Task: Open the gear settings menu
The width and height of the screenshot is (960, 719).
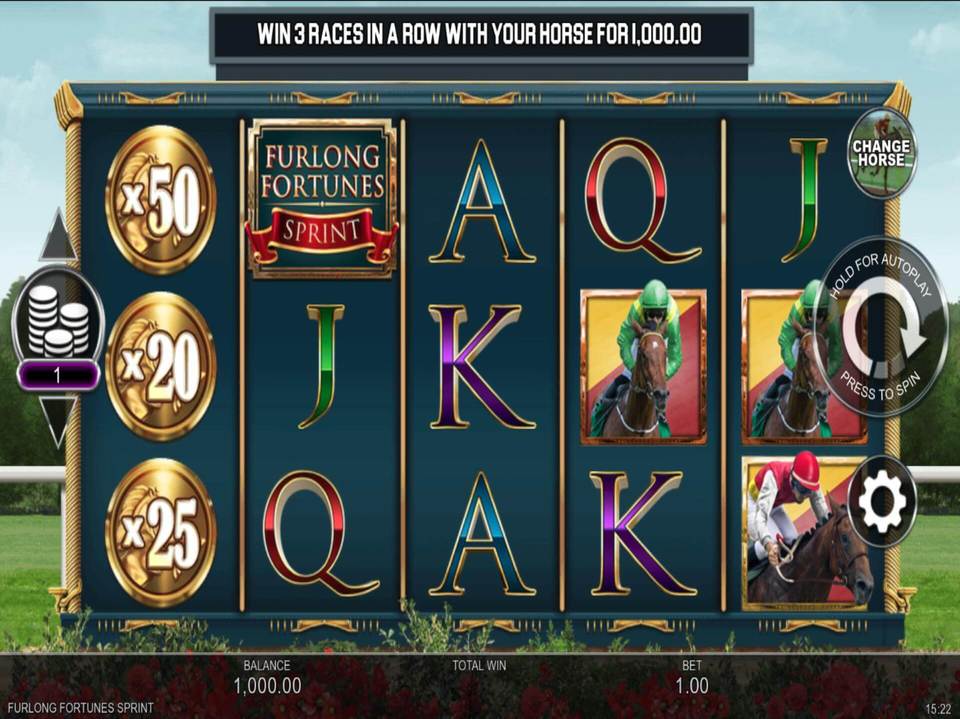Action: point(881,500)
